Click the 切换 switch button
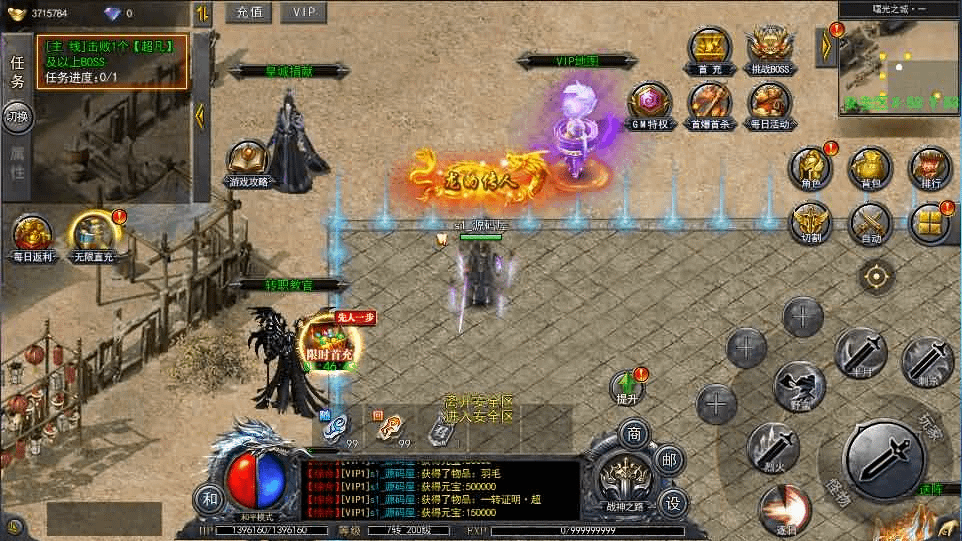 pyautogui.click(x=17, y=117)
